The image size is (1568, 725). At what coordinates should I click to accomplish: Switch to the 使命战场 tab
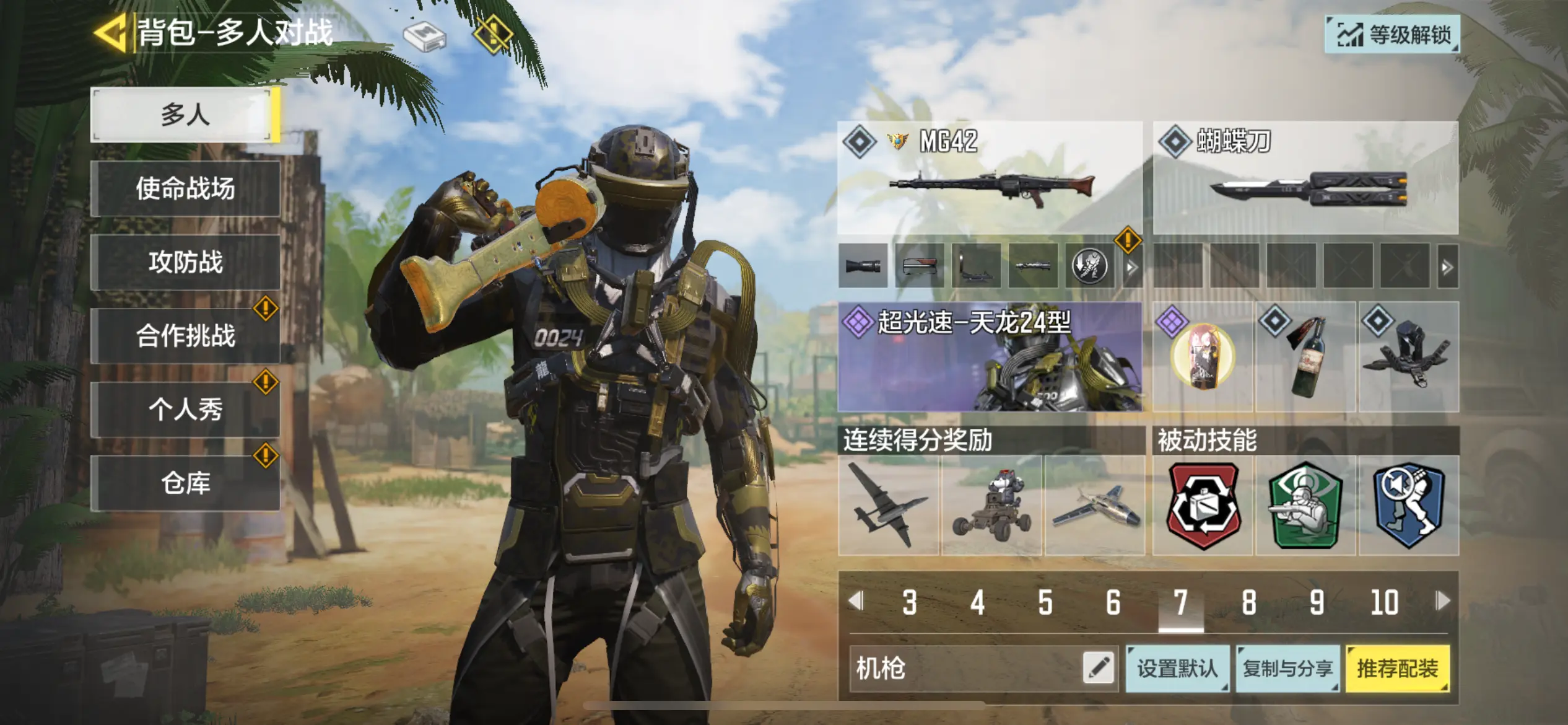click(185, 188)
